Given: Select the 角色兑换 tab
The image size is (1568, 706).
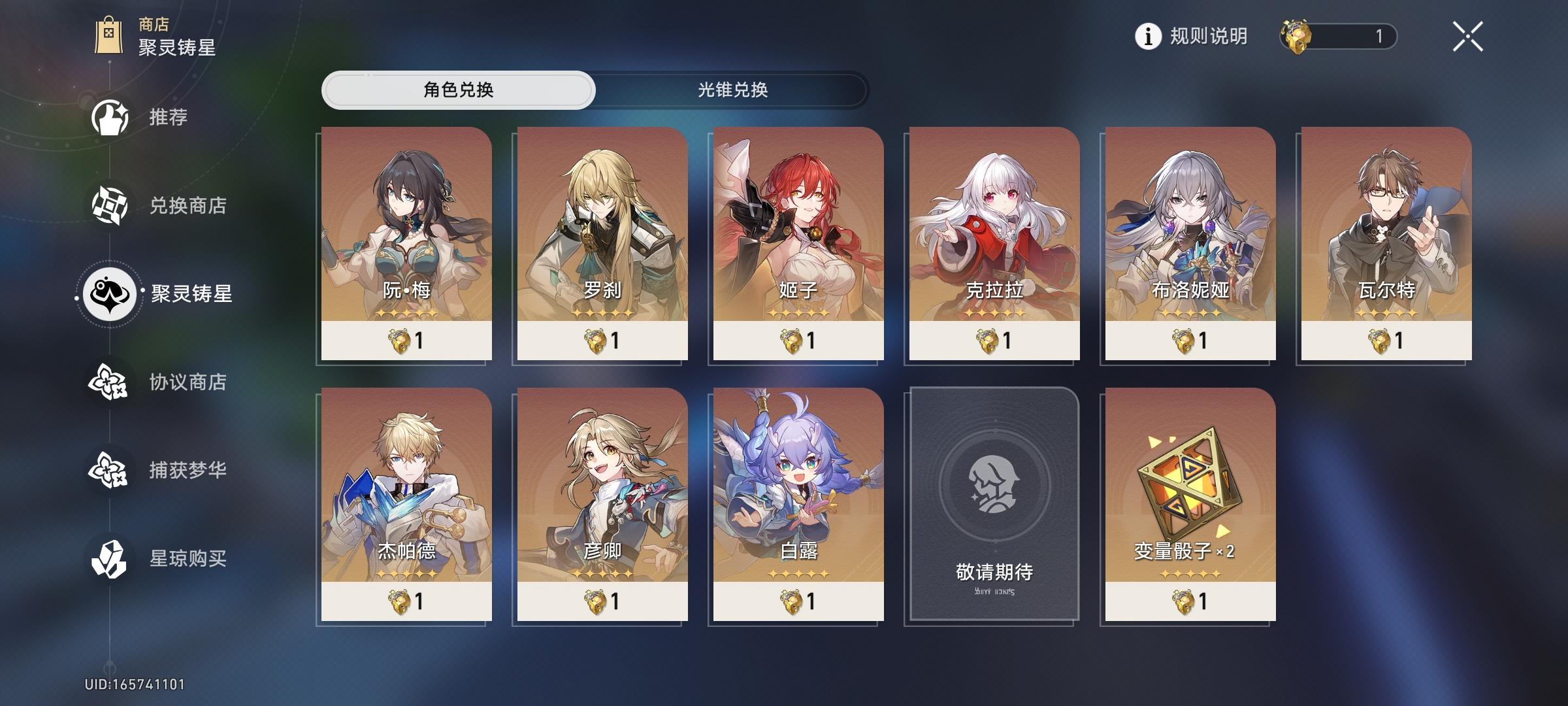Looking at the screenshot, I should point(459,90).
